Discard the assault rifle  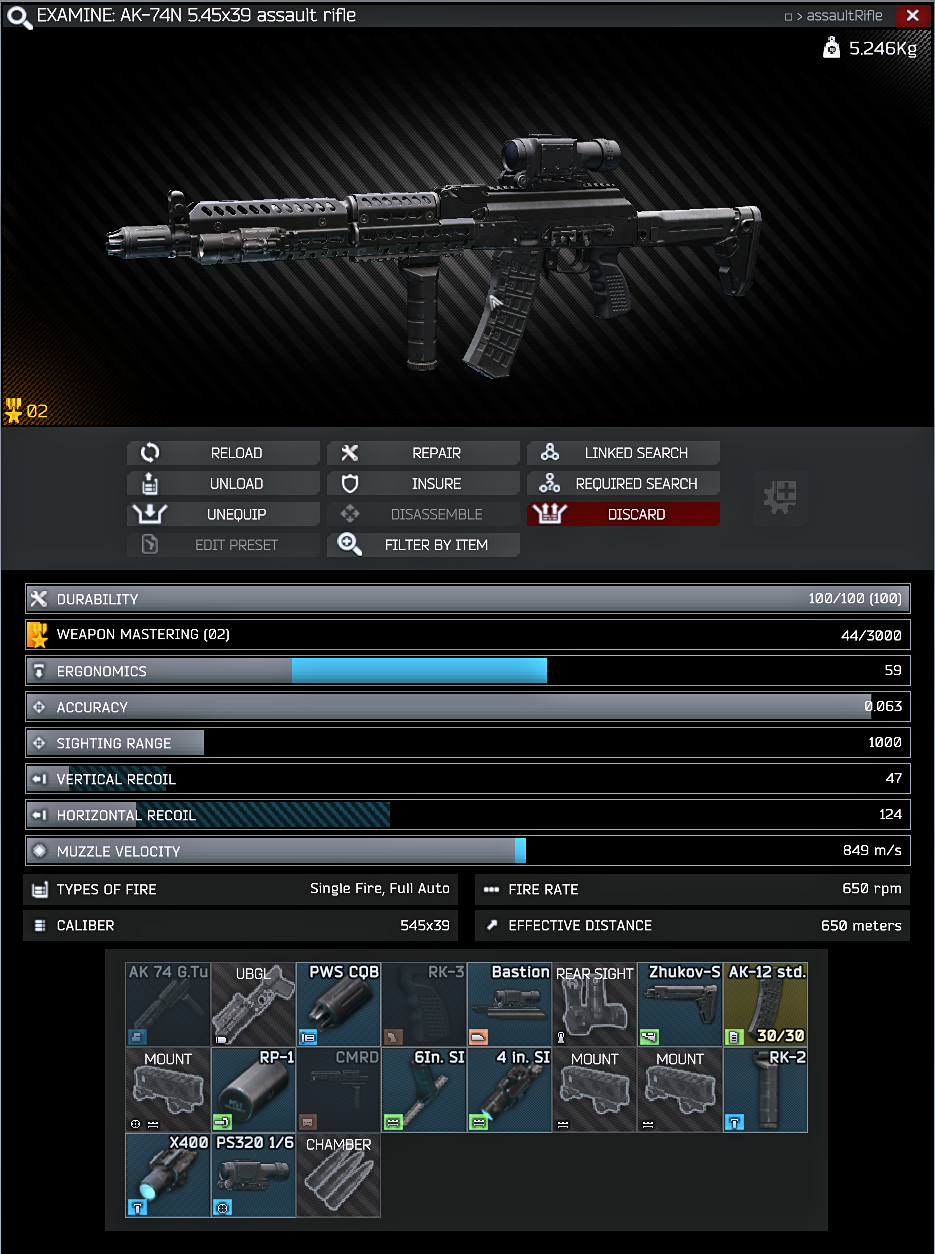623,514
